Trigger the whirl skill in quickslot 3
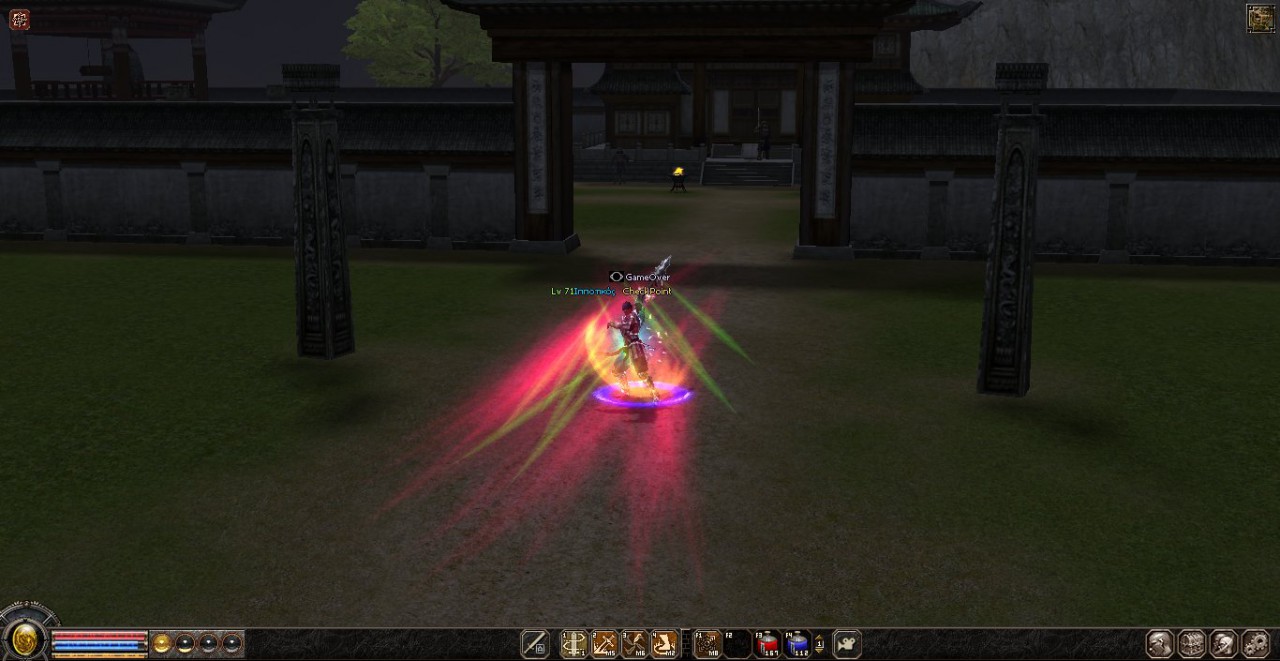The width and height of the screenshot is (1280, 661). (634, 644)
